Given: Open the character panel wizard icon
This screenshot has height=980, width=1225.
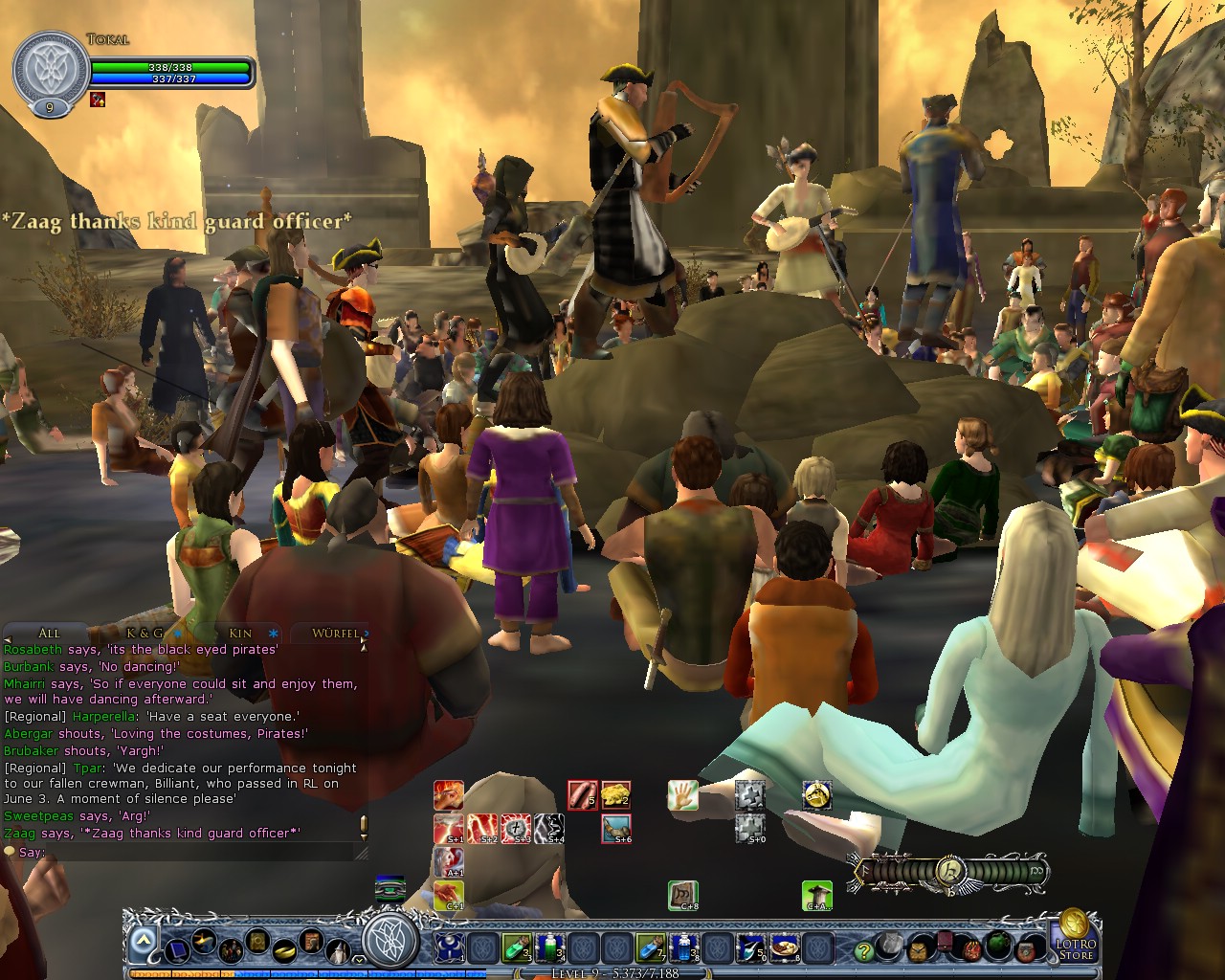Looking at the screenshot, I should [x=338, y=950].
